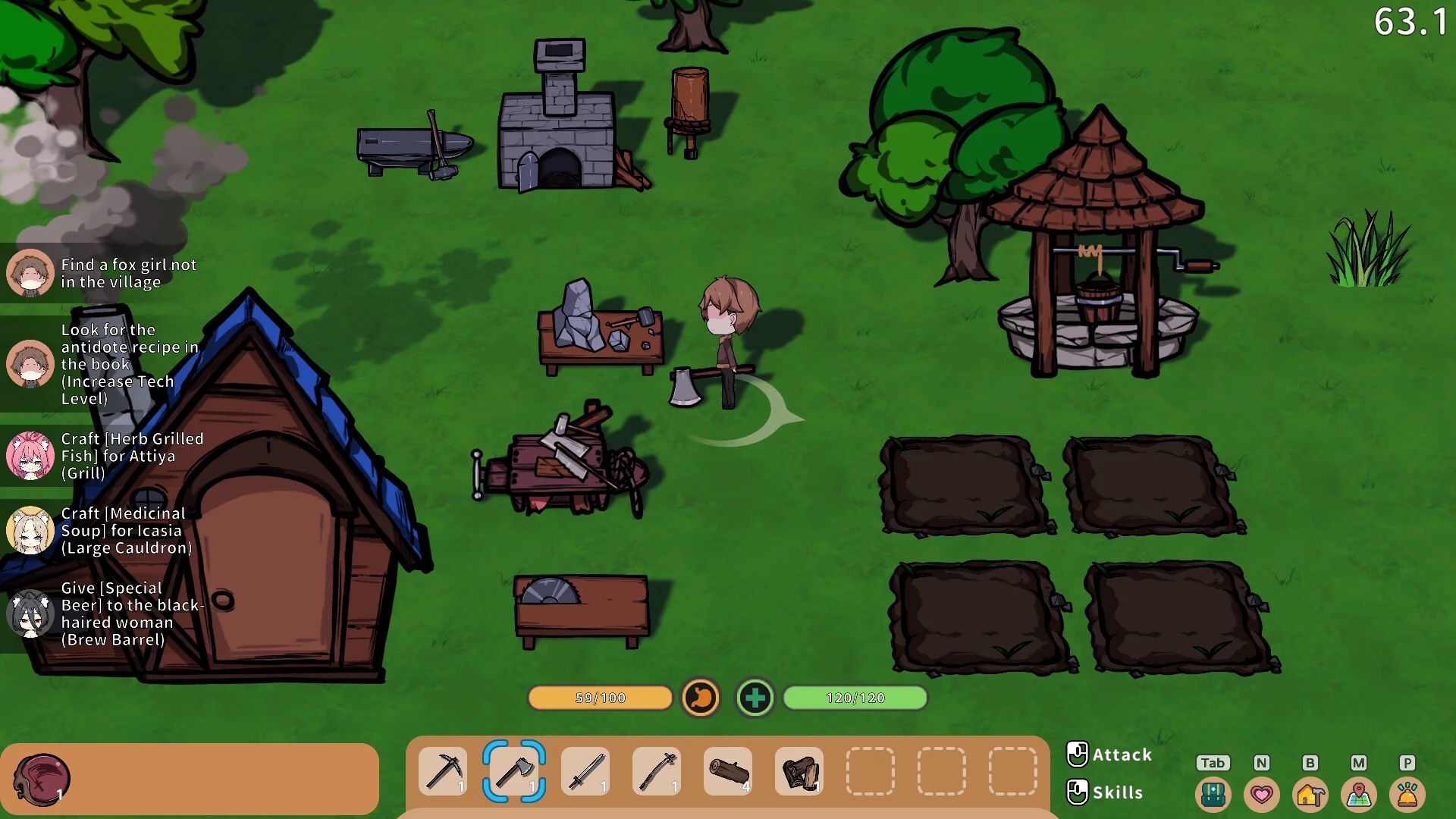Select the Special Beer quest entry
The image size is (1456, 819).
[106, 613]
